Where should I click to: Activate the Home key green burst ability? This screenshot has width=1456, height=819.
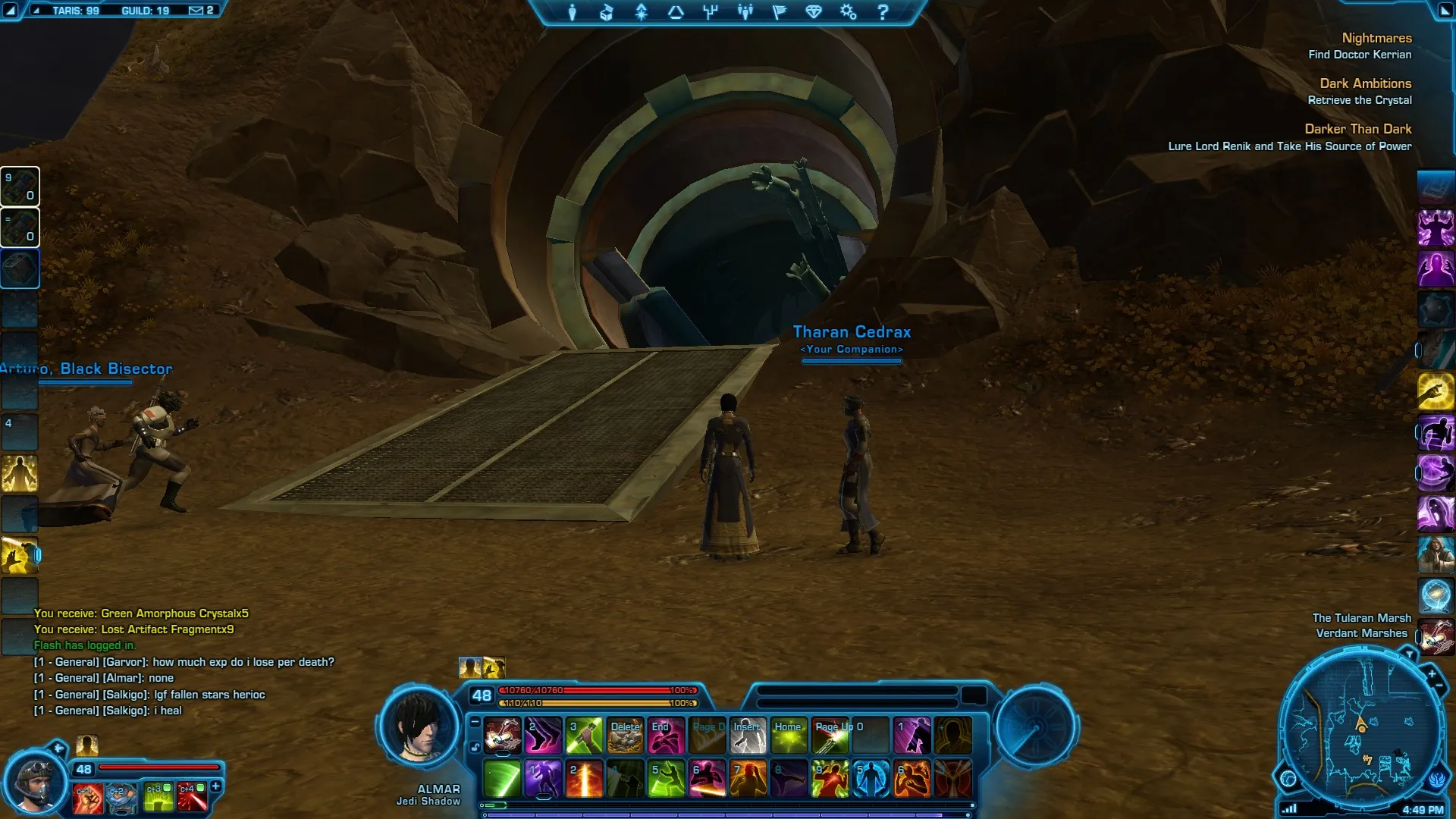coord(789,736)
